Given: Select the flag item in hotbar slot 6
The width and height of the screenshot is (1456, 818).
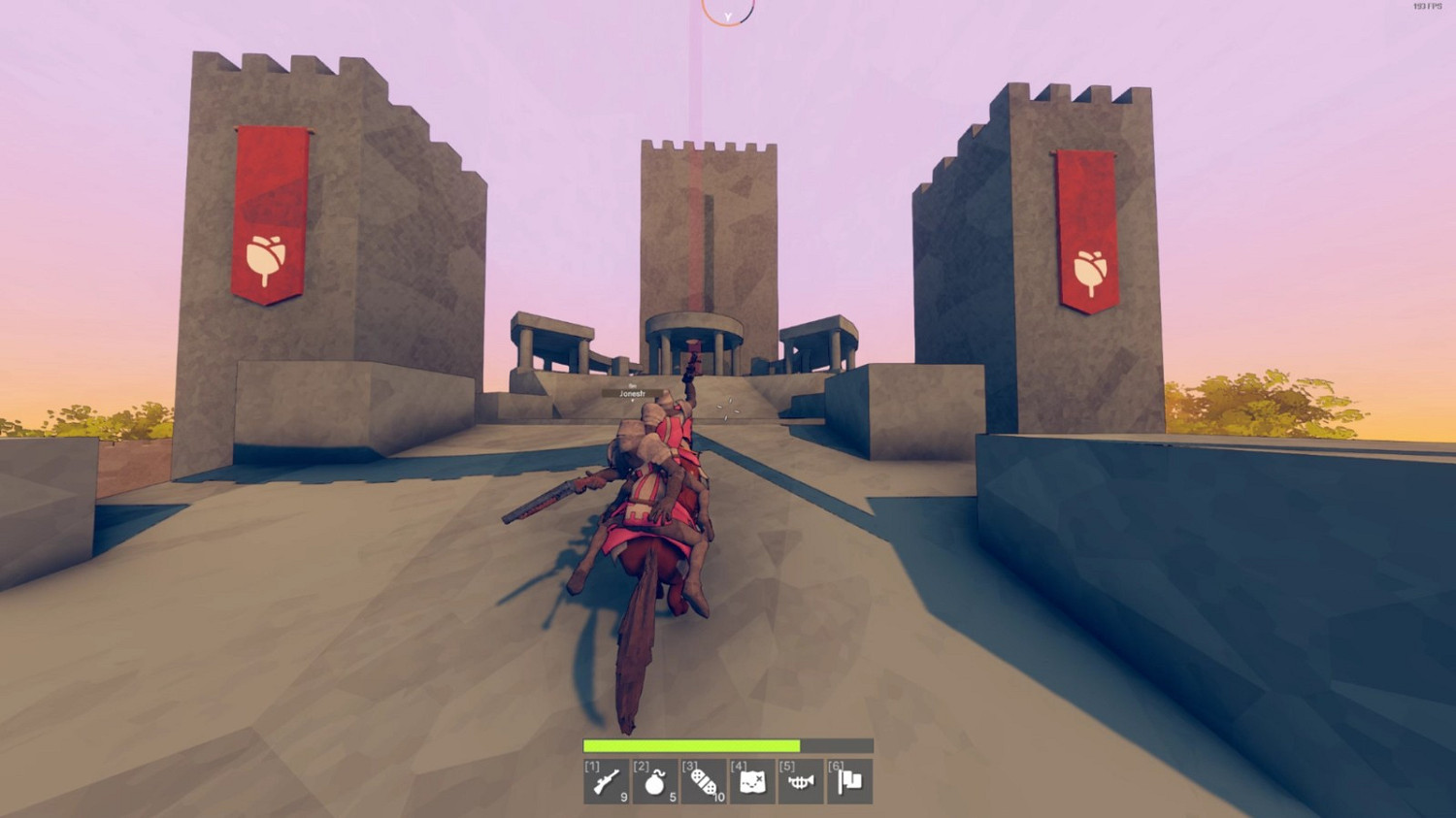Looking at the screenshot, I should click(x=849, y=782).
